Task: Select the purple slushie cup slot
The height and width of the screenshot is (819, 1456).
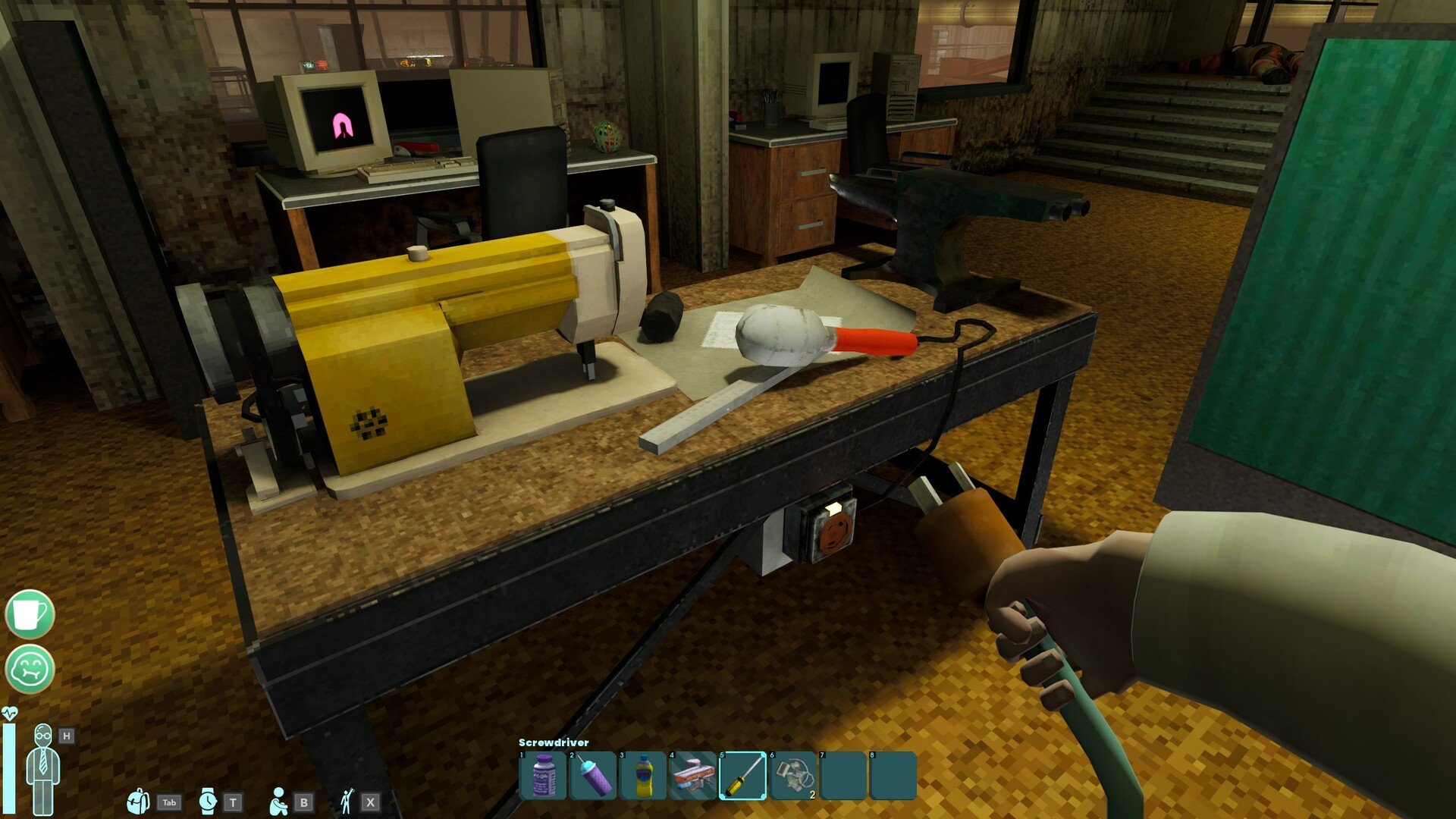Action: click(x=593, y=776)
